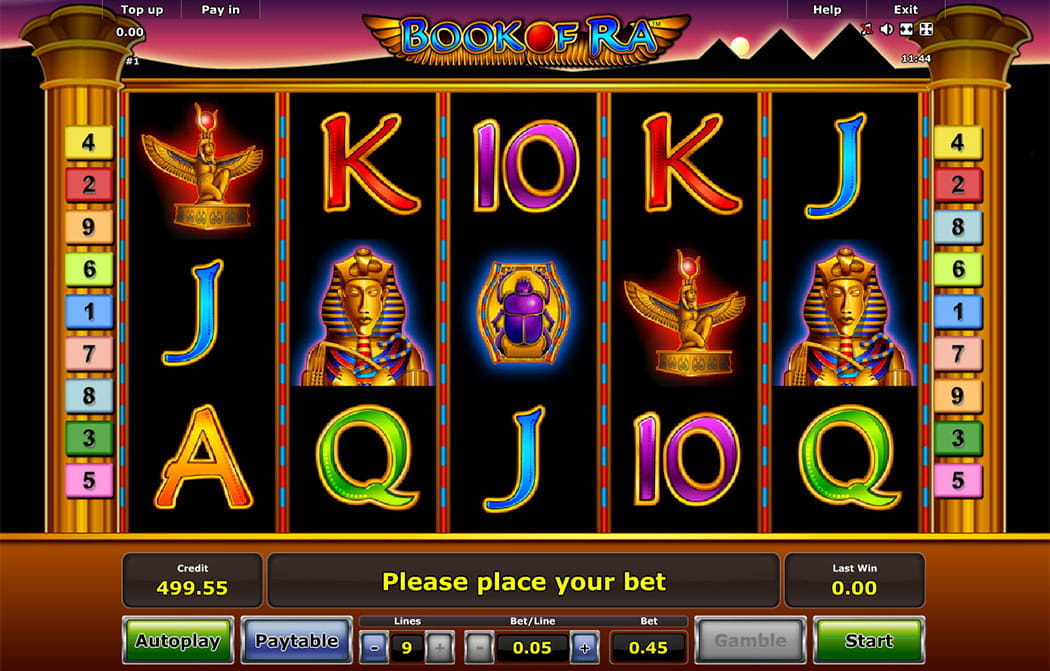This screenshot has height=671, width=1050.
Task: Click the greyed-out Gamble button
Action: [x=749, y=640]
